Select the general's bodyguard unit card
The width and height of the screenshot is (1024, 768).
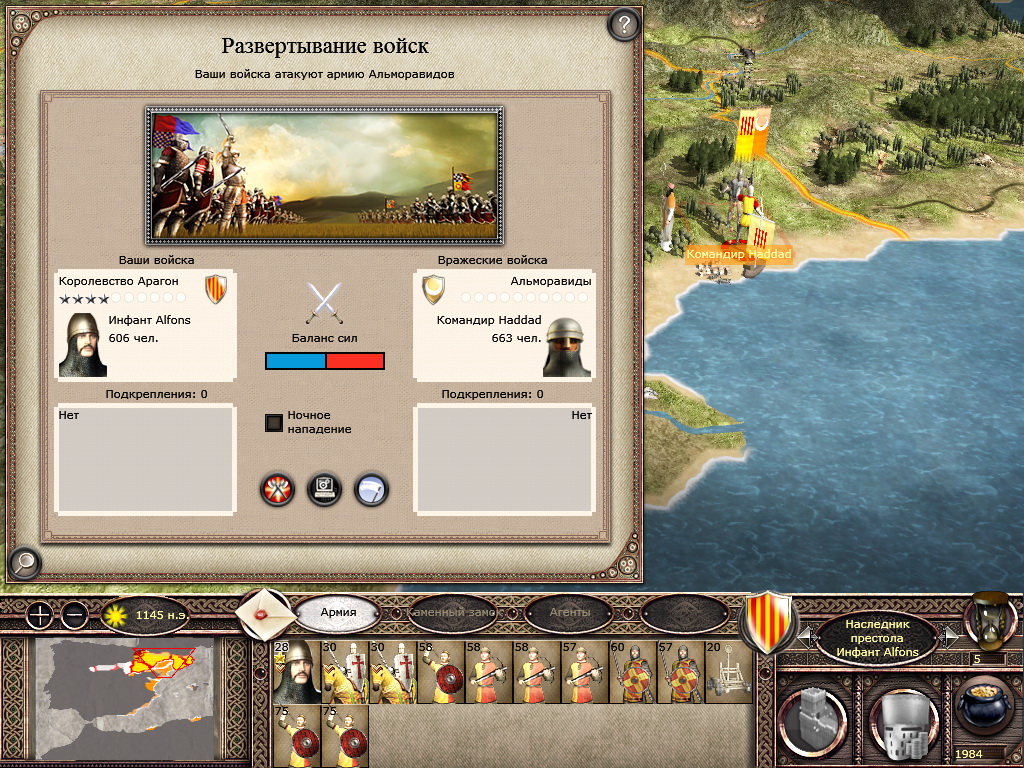(296, 672)
